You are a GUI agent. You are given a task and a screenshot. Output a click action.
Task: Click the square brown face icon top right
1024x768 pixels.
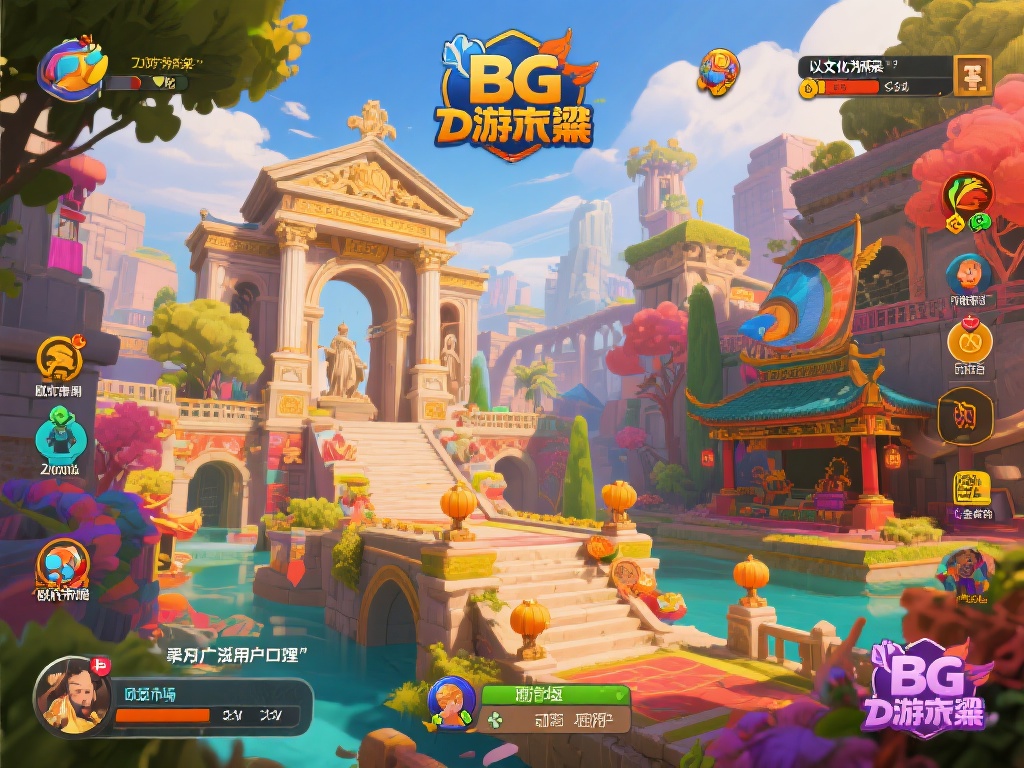pyautogui.click(x=972, y=75)
